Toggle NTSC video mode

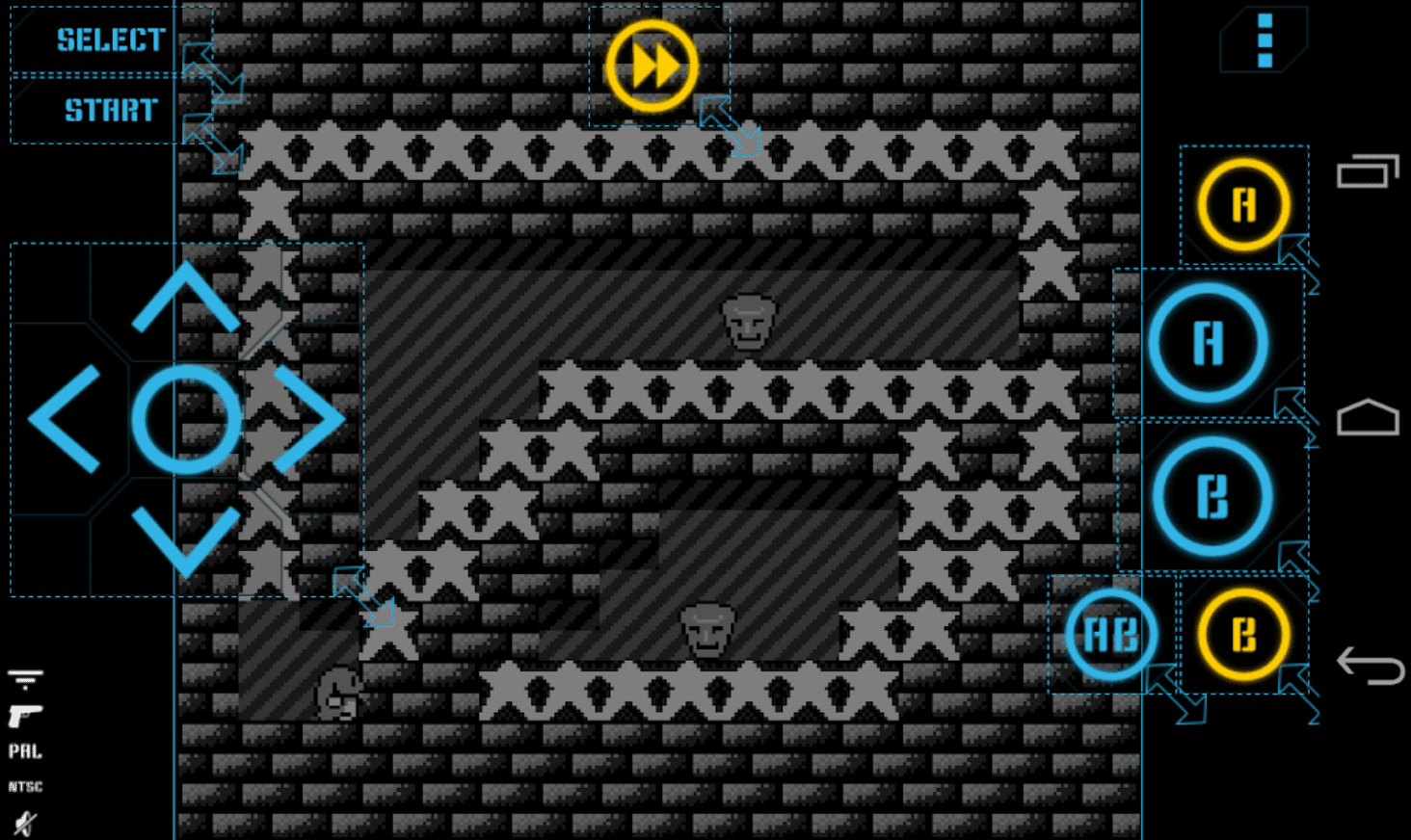point(26,786)
